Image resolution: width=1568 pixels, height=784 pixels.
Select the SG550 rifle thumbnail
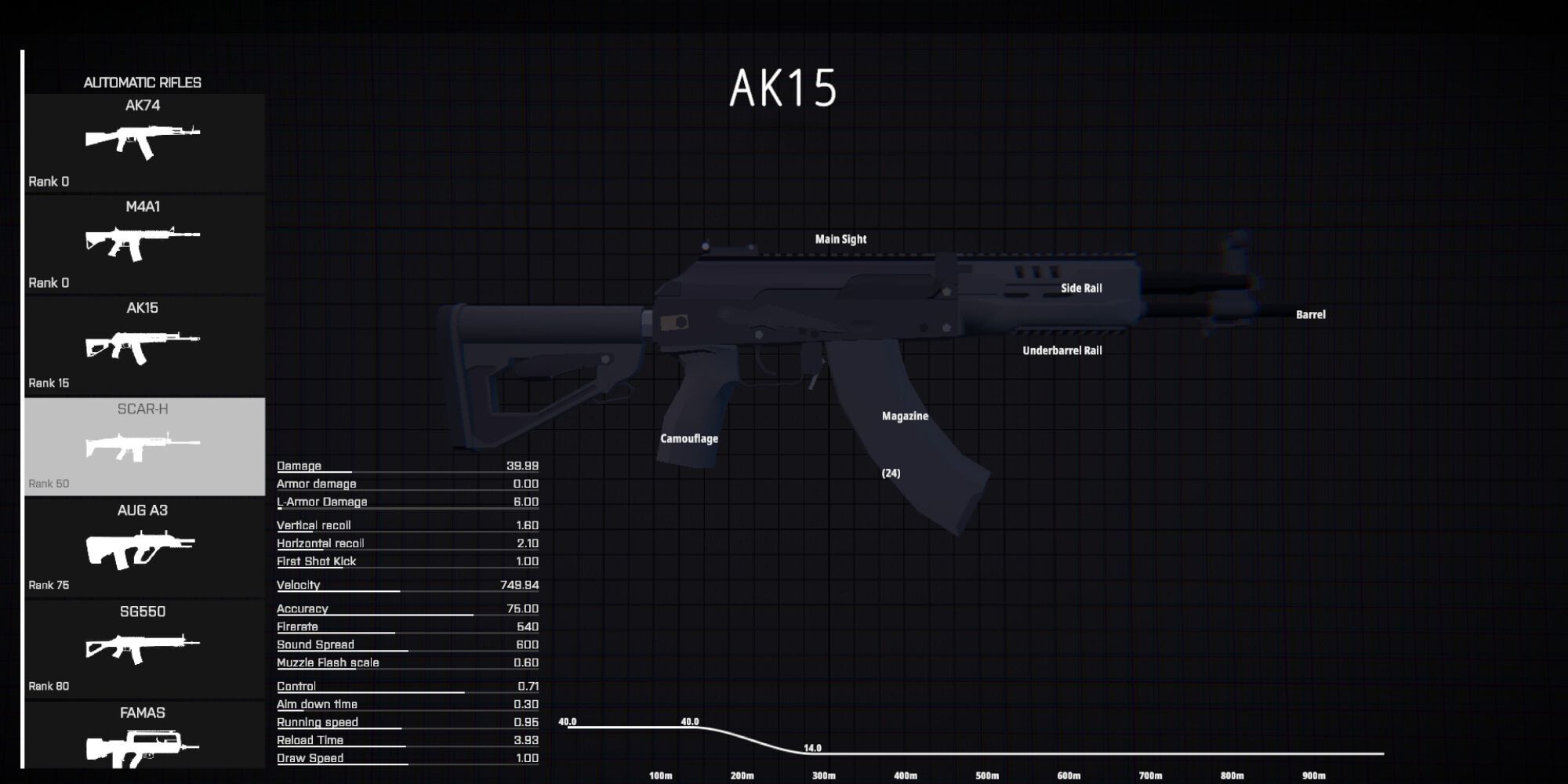[x=143, y=647]
